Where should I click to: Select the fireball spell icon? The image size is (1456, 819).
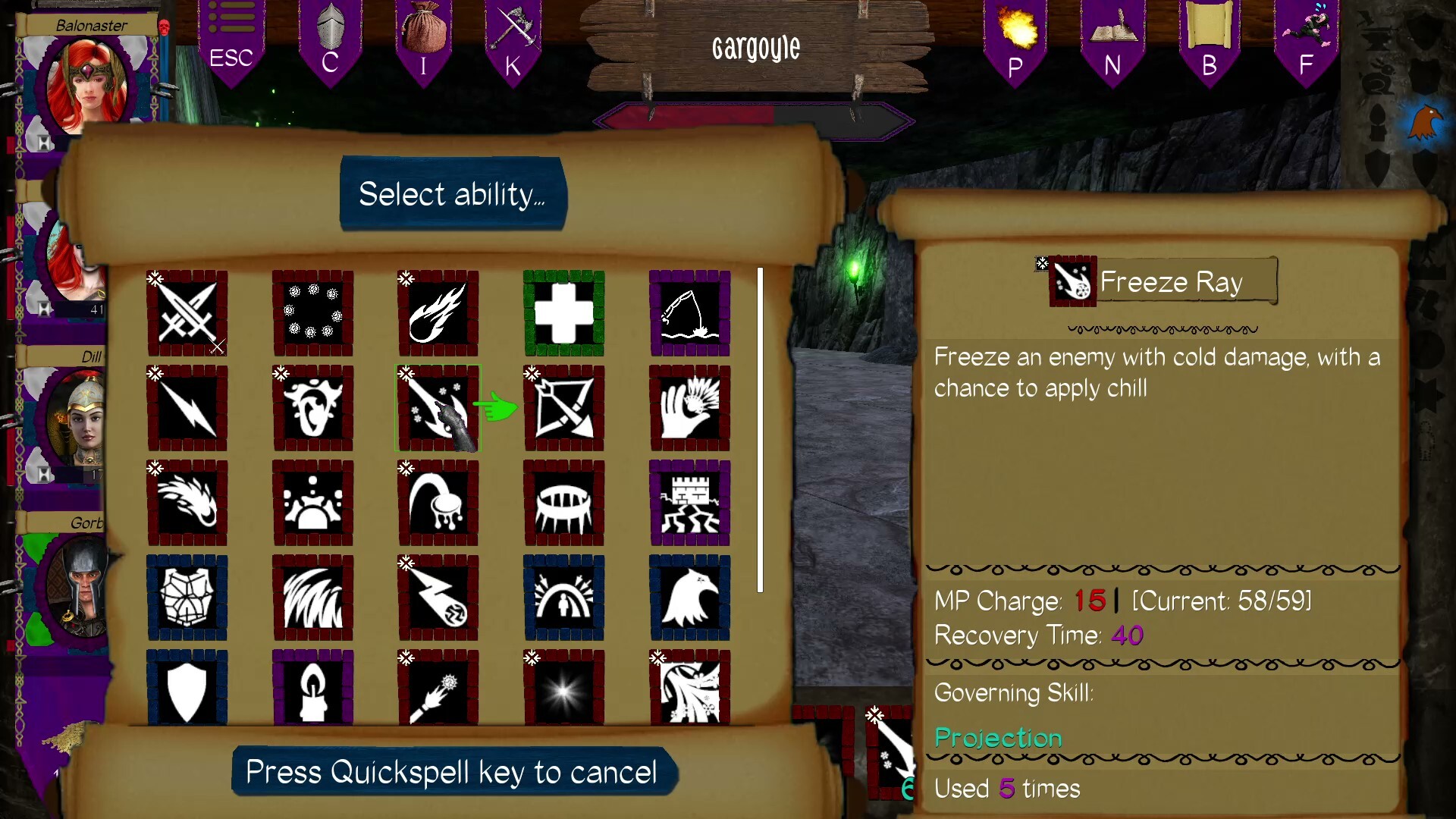click(x=438, y=313)
